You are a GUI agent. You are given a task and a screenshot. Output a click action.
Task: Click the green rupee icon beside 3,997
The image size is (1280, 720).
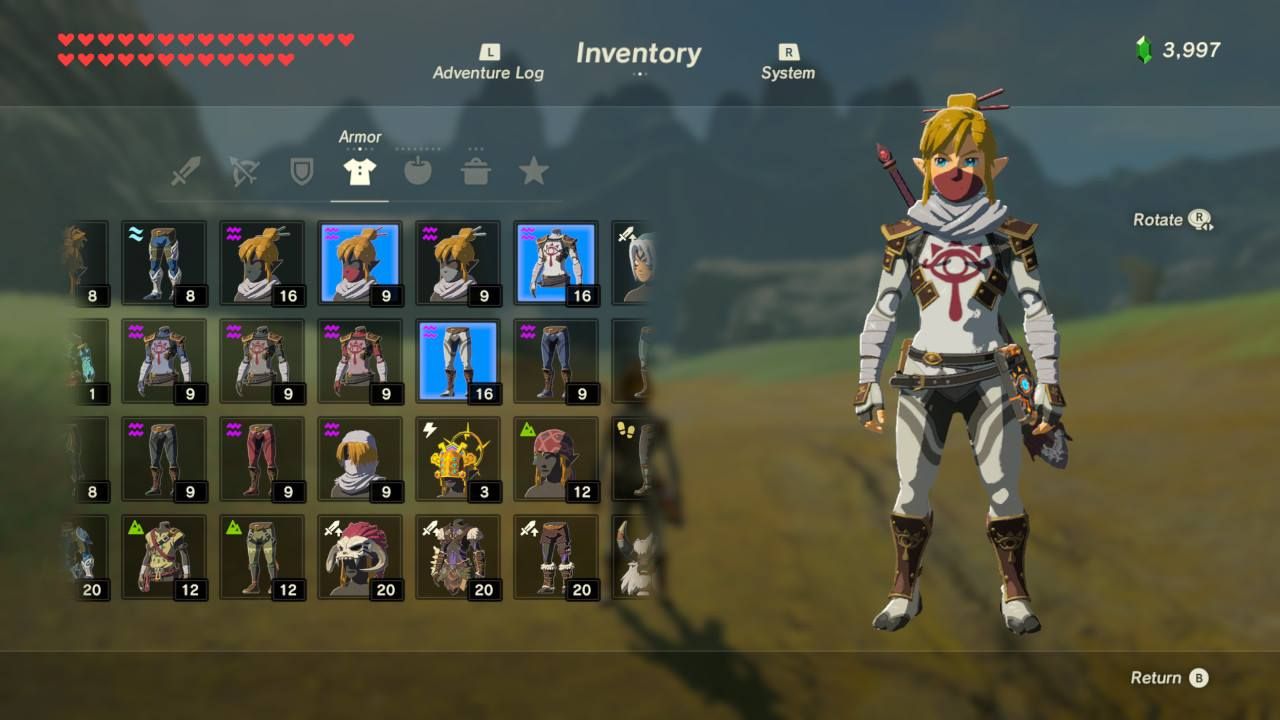click(1142, 45)
